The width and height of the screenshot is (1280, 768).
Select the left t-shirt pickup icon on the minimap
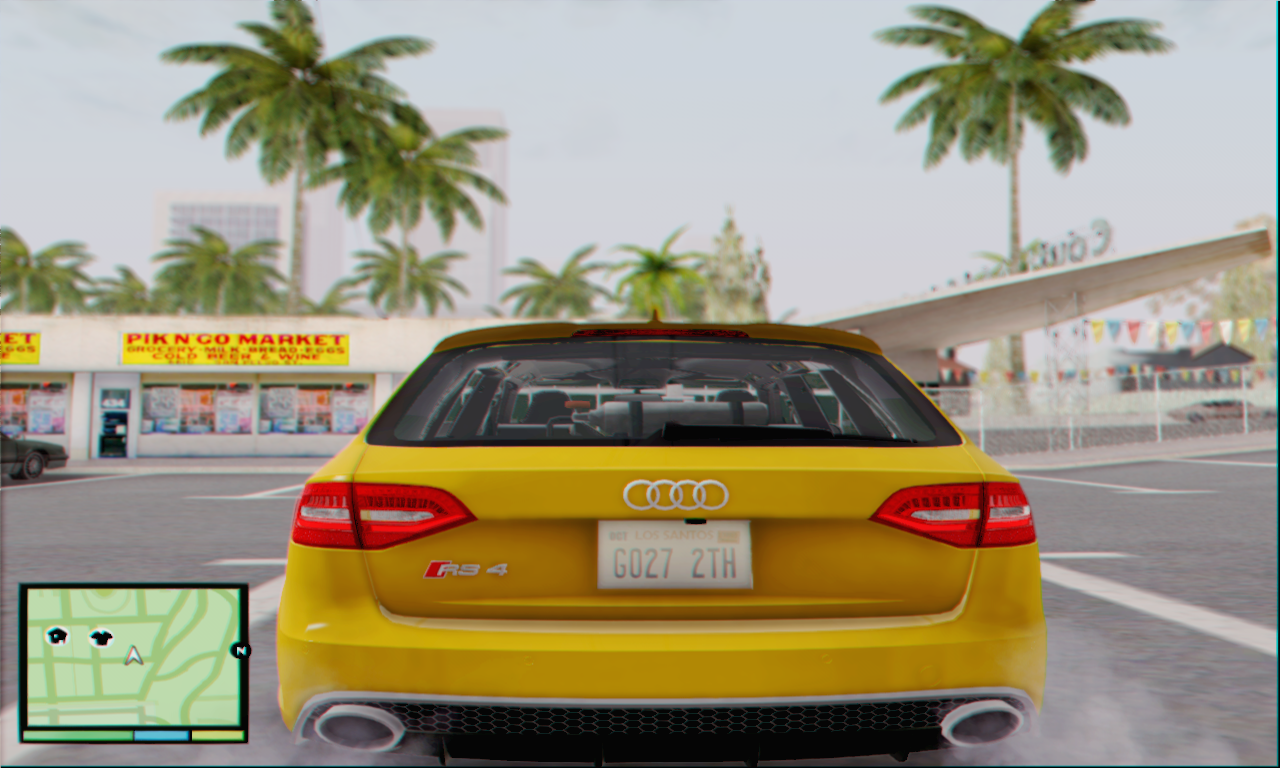(x=57, y=635)
